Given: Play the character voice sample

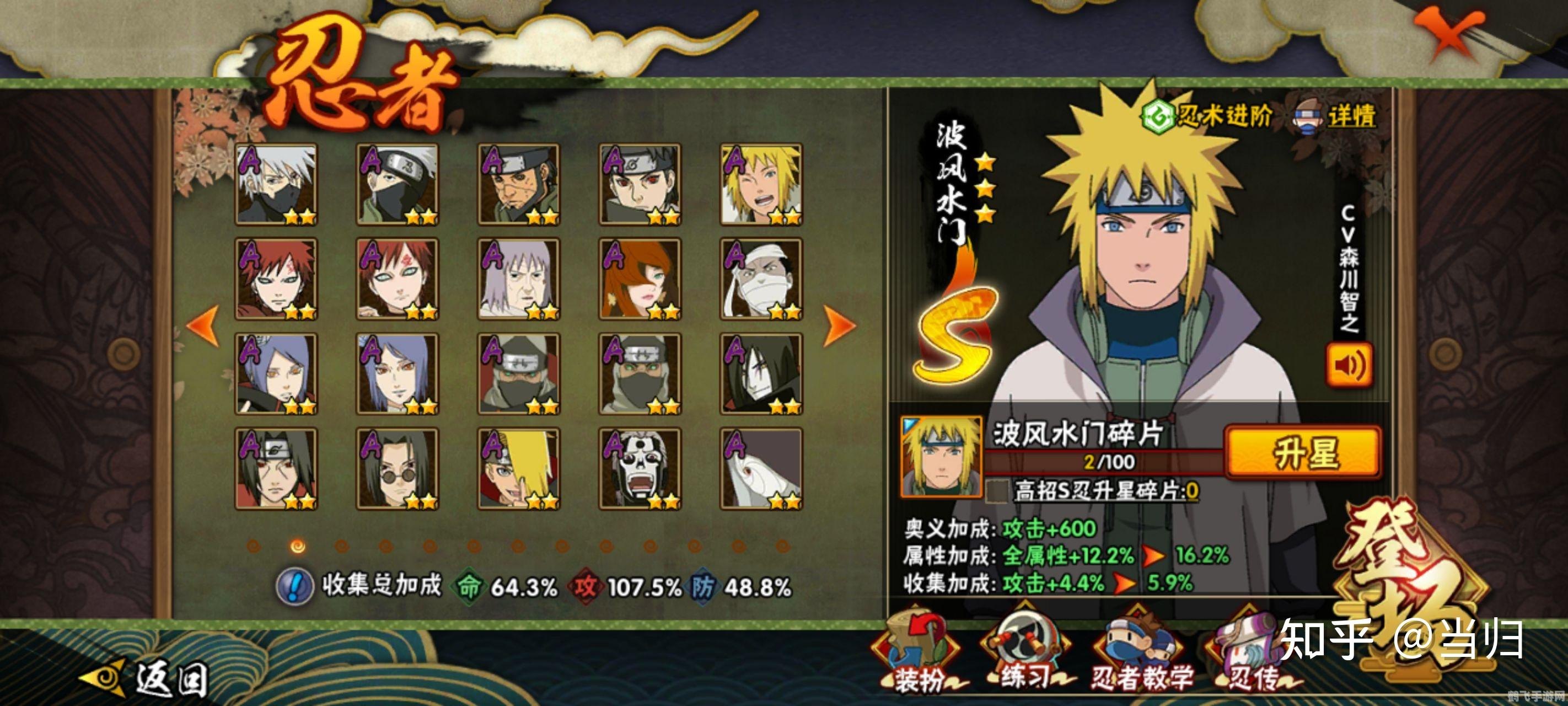Looking at the screenshot, I should coord(1349,365).
